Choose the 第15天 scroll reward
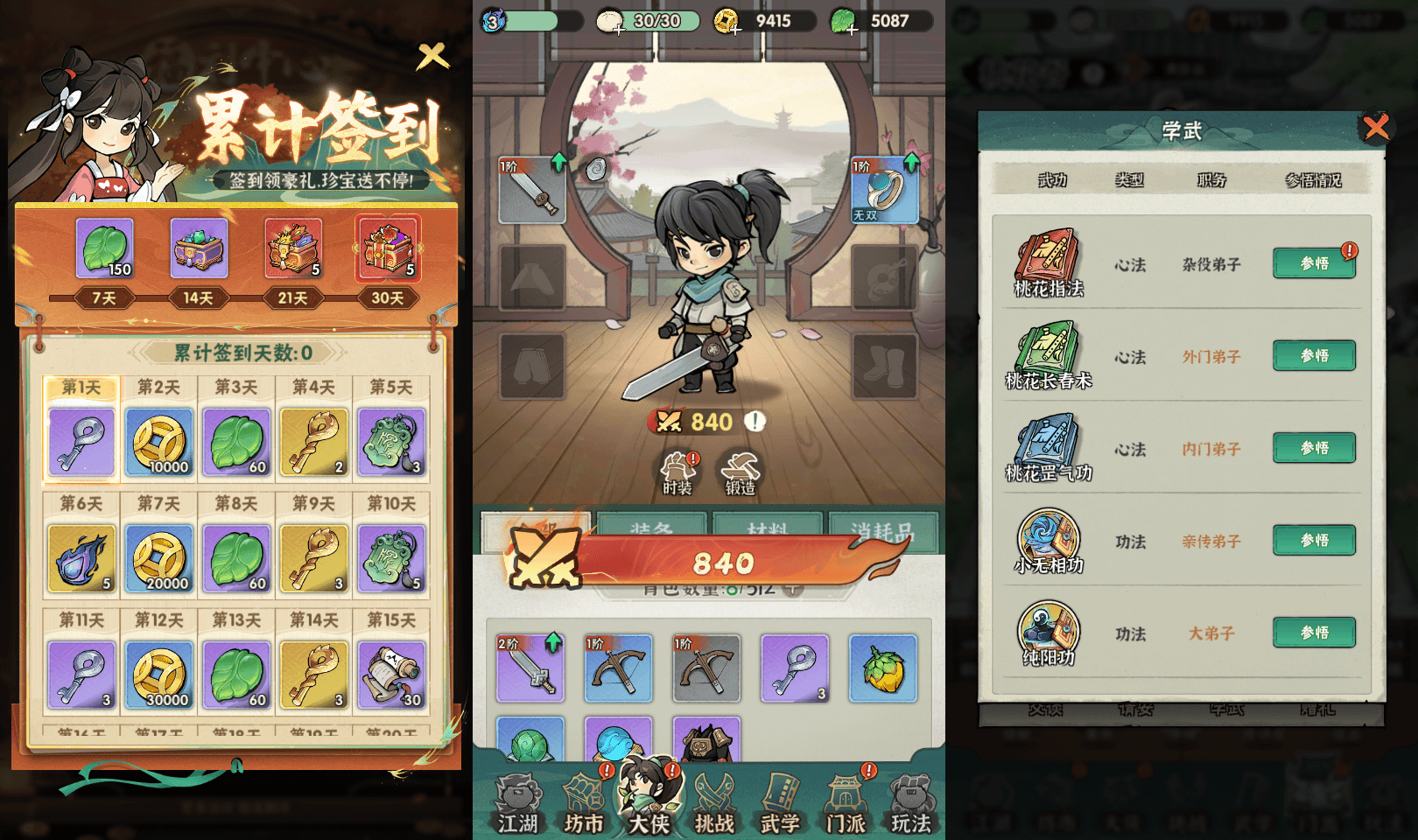This screenshot has width=1418, height=840. (x=391, y=674)
